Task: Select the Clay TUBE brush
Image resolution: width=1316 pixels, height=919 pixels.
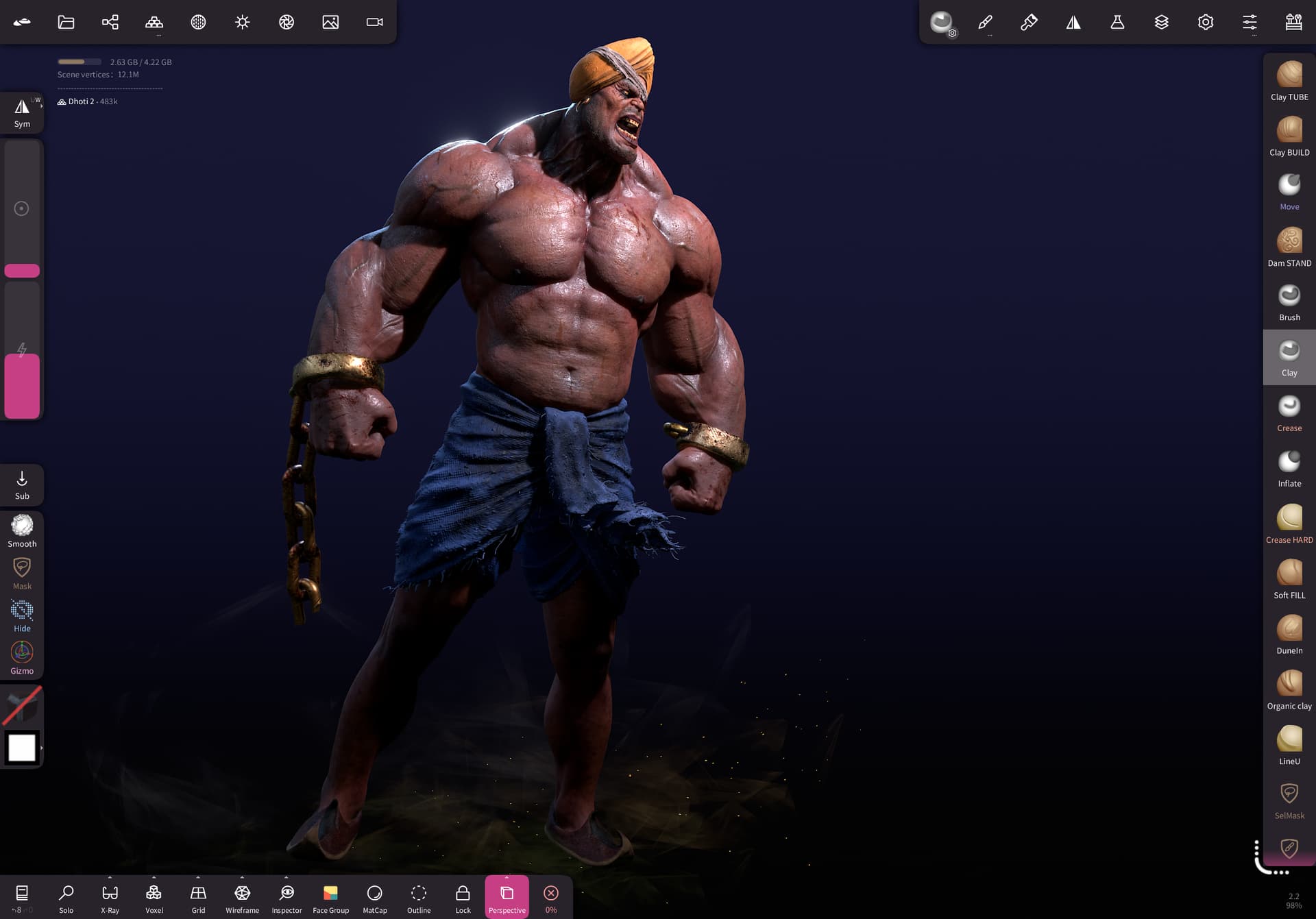Action: (1289, 81)
